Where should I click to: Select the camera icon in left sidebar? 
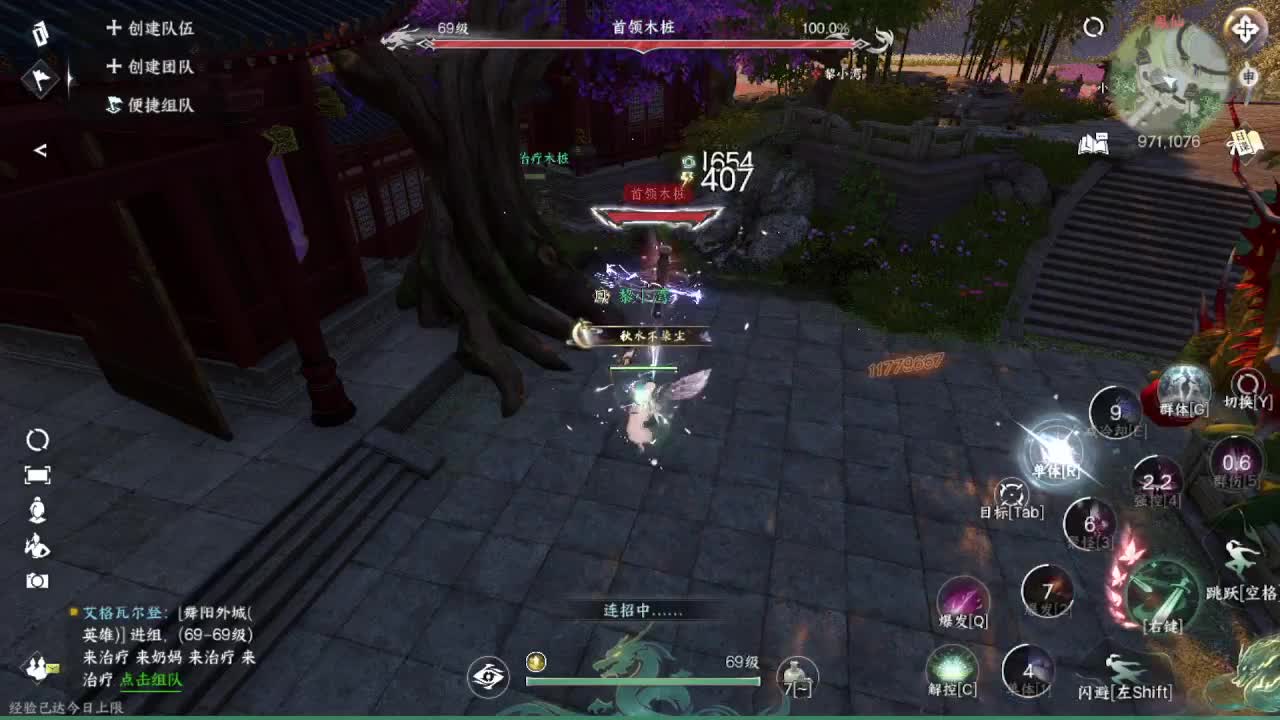pyautogui.click(x=37, y=578)
